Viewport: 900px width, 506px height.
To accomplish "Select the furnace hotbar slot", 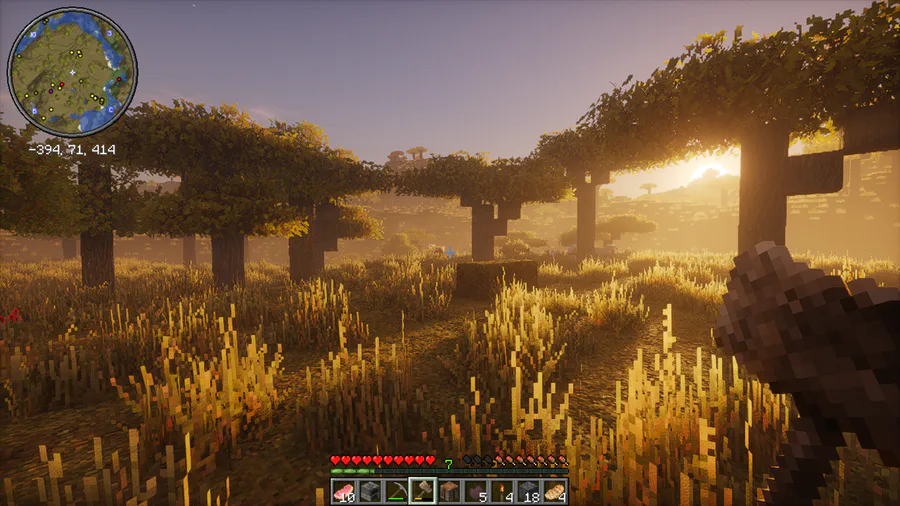I will coord(370,491).
